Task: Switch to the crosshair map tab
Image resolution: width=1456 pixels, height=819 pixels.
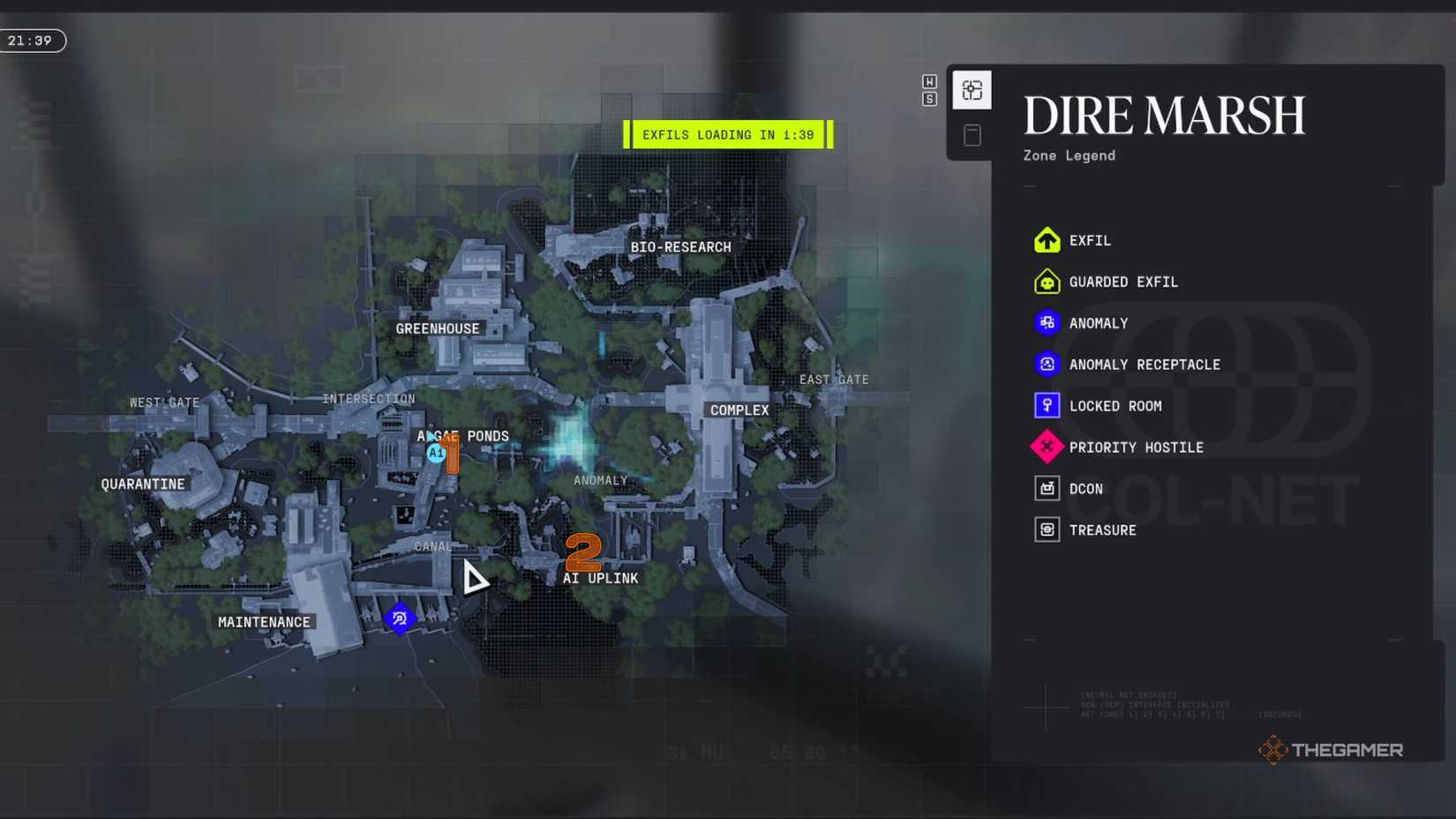Action: [x=972, y=89]
